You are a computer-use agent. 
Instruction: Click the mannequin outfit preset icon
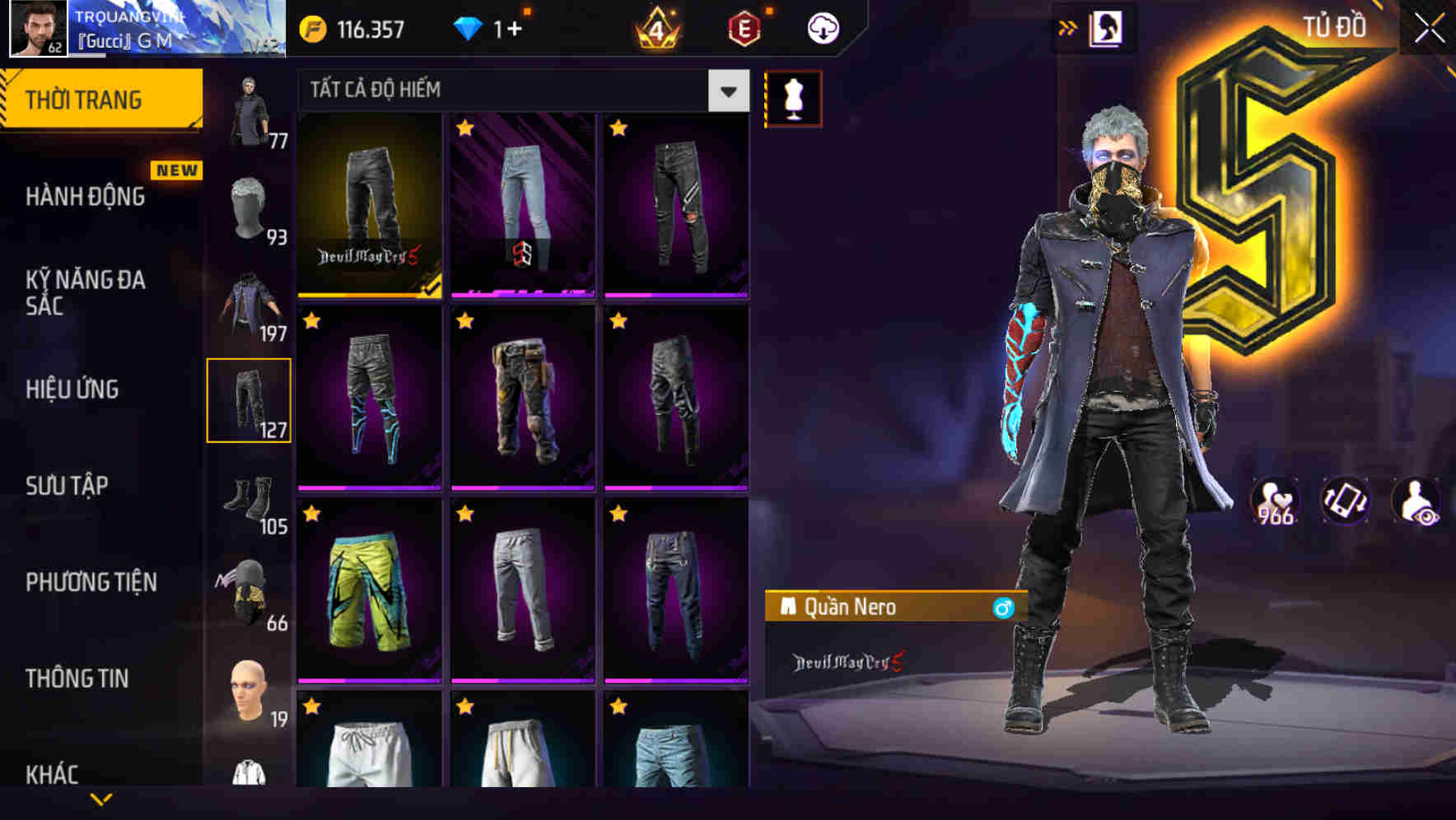(793, 96)
